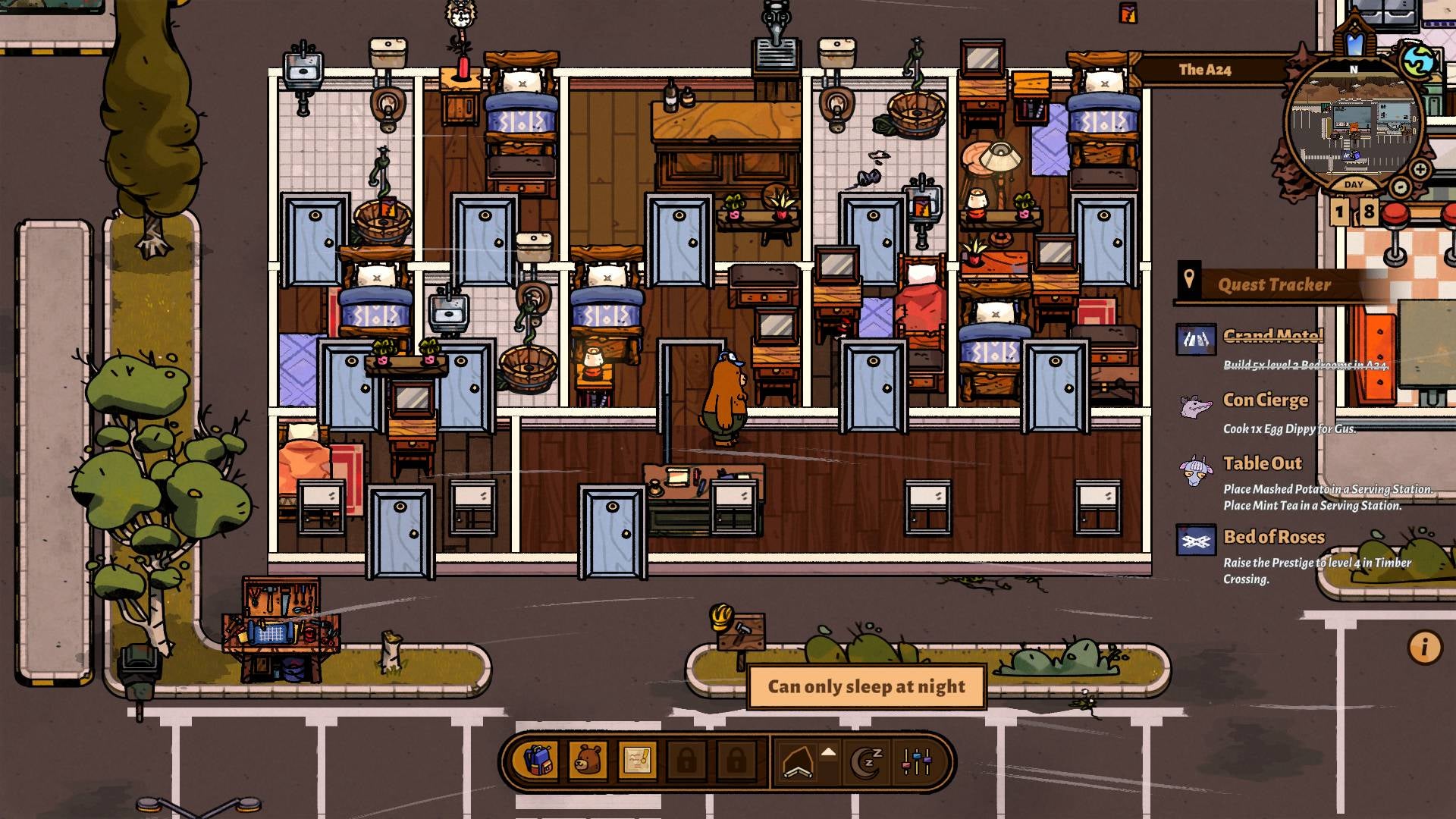The image size is (1456, 819).
Task: Zoom in on the minimap with plus button
Action: click(1420, 168)
